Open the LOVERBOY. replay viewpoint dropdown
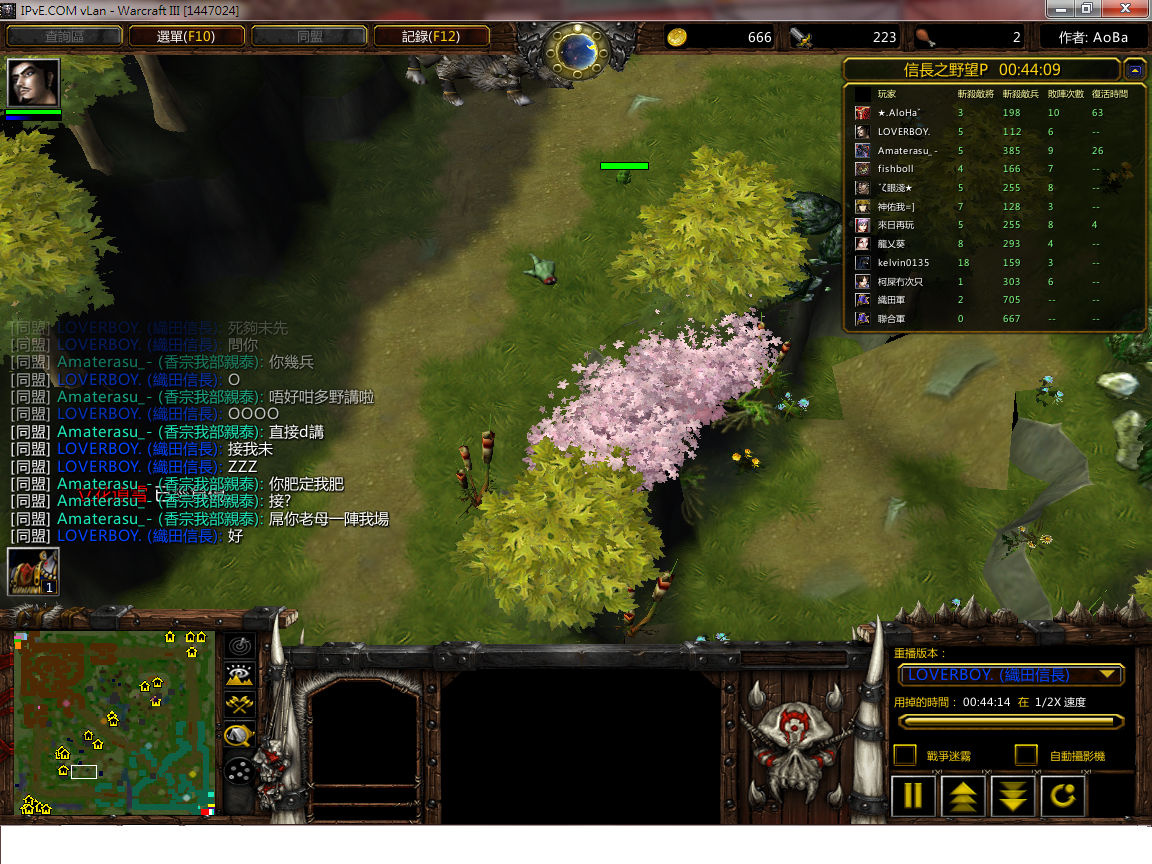This screenshot has height=864, width=1152. click(1011, 675)
